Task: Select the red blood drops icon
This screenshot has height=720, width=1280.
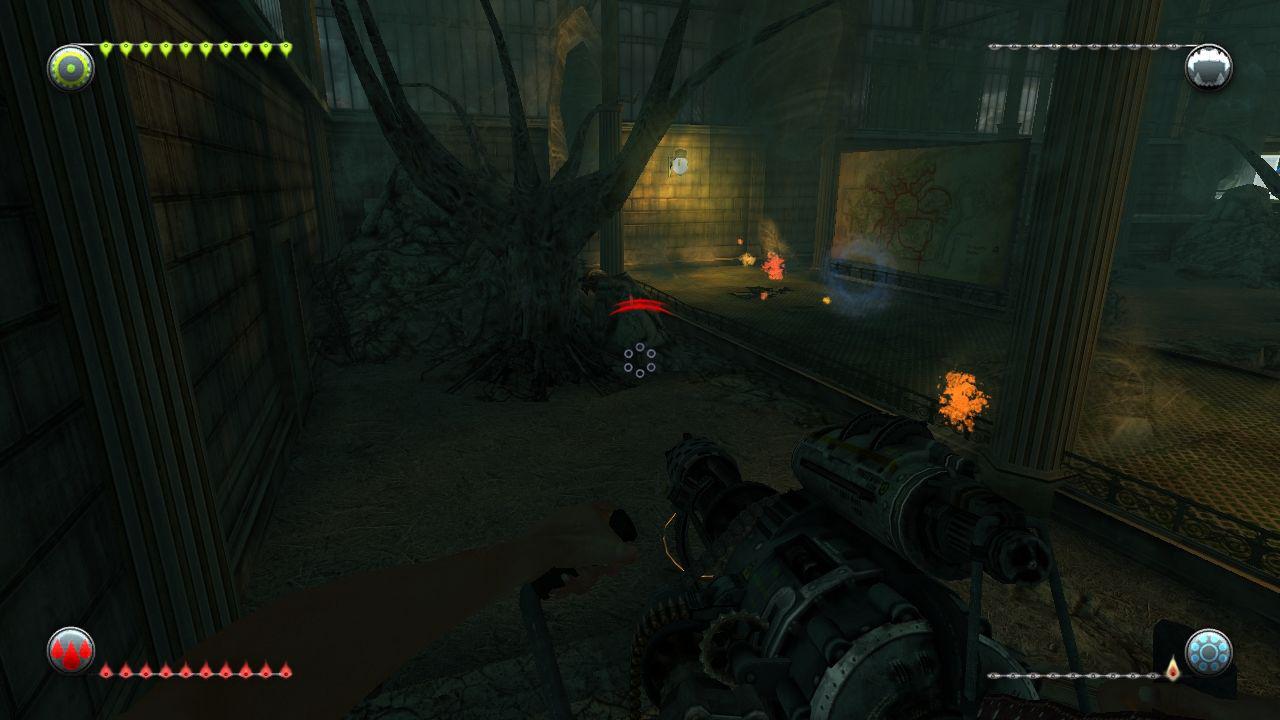Action: 71,651
